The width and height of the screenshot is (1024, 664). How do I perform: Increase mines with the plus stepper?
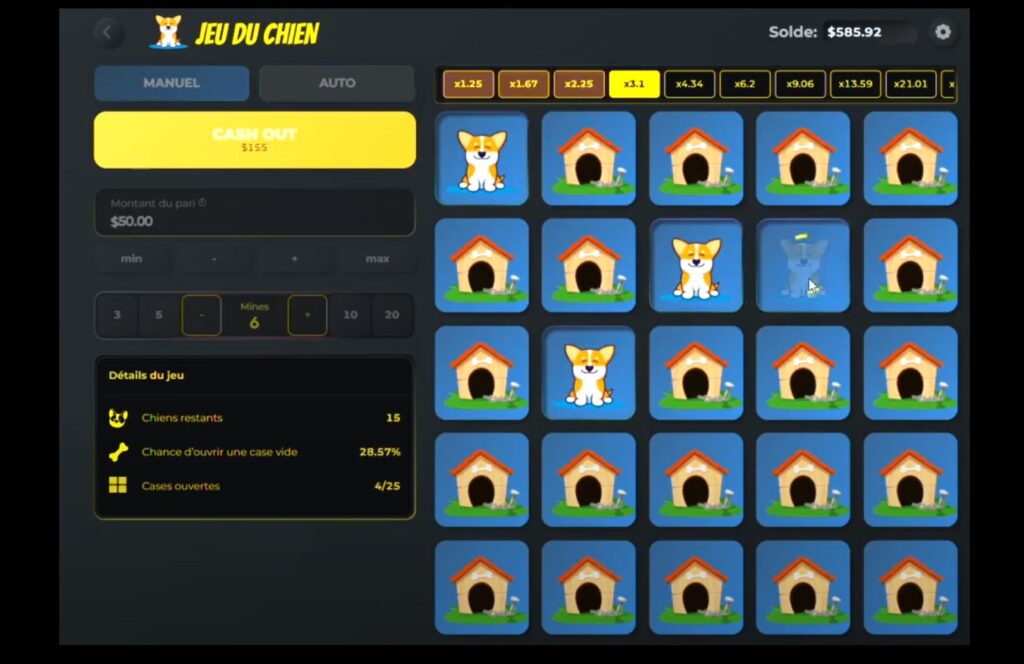[307, 315]
